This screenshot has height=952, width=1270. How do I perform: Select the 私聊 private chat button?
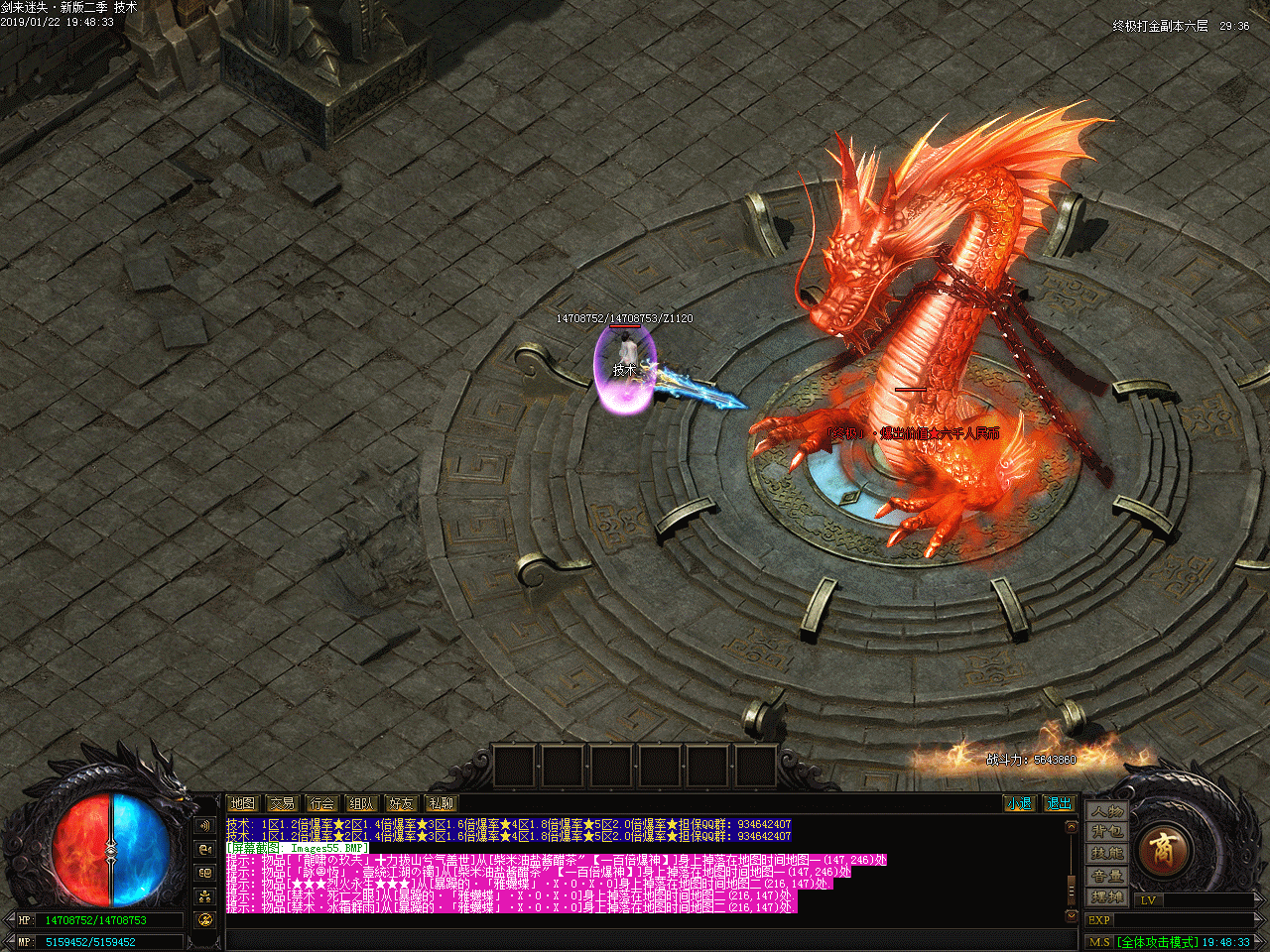441,803
